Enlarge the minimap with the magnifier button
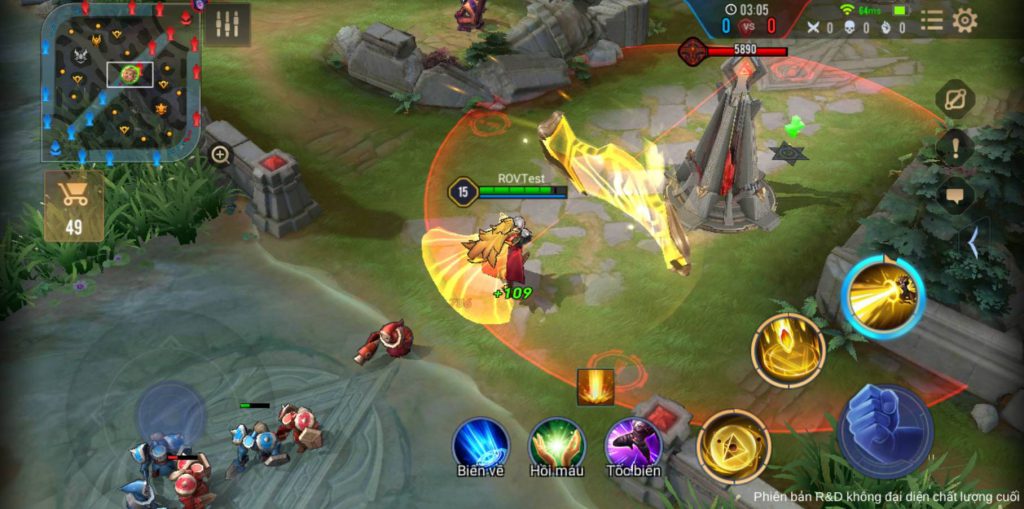Image resolution: width=1024 pixels, height=509 pixels. point(220,155)
